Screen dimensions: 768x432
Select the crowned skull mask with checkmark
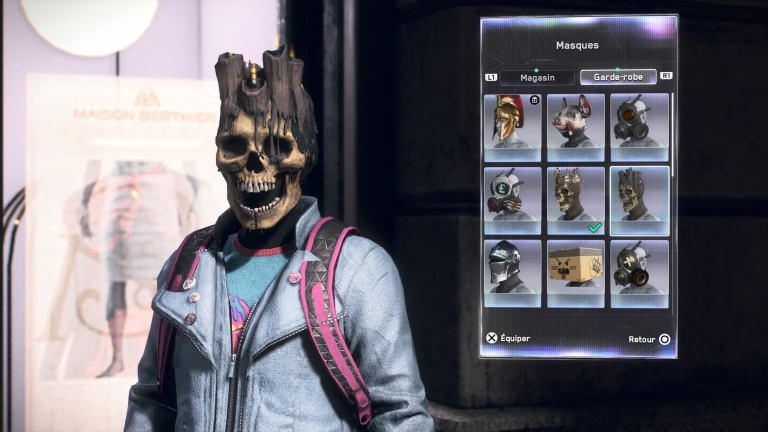coord(576,200)
